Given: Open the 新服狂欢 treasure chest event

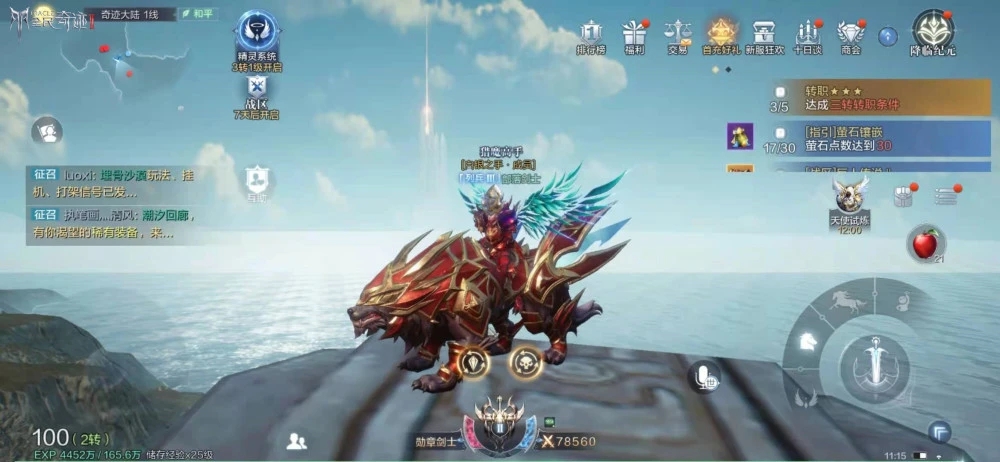Looking at the screenshot, I should tap(765, 34).
